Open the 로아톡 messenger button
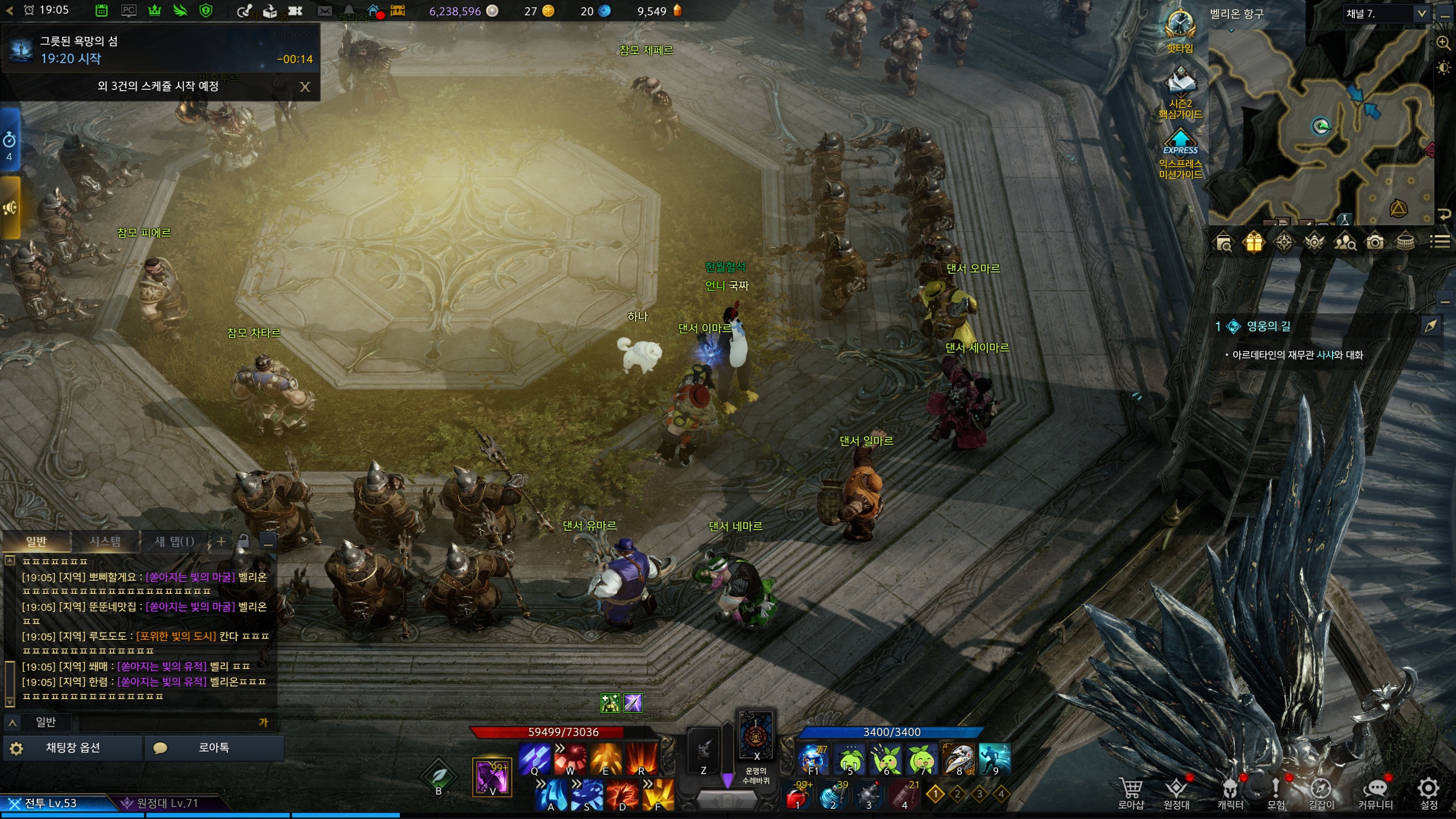This screenshot has width=1456, height=819. tap(214, 748)
